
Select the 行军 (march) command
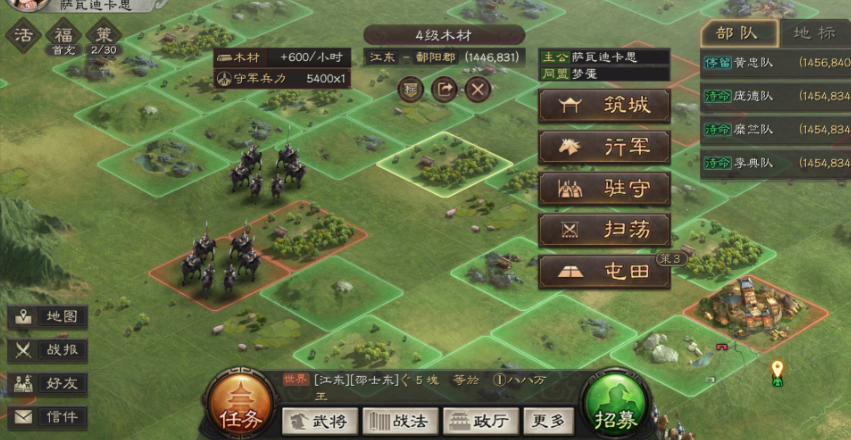tap(604, 147)
